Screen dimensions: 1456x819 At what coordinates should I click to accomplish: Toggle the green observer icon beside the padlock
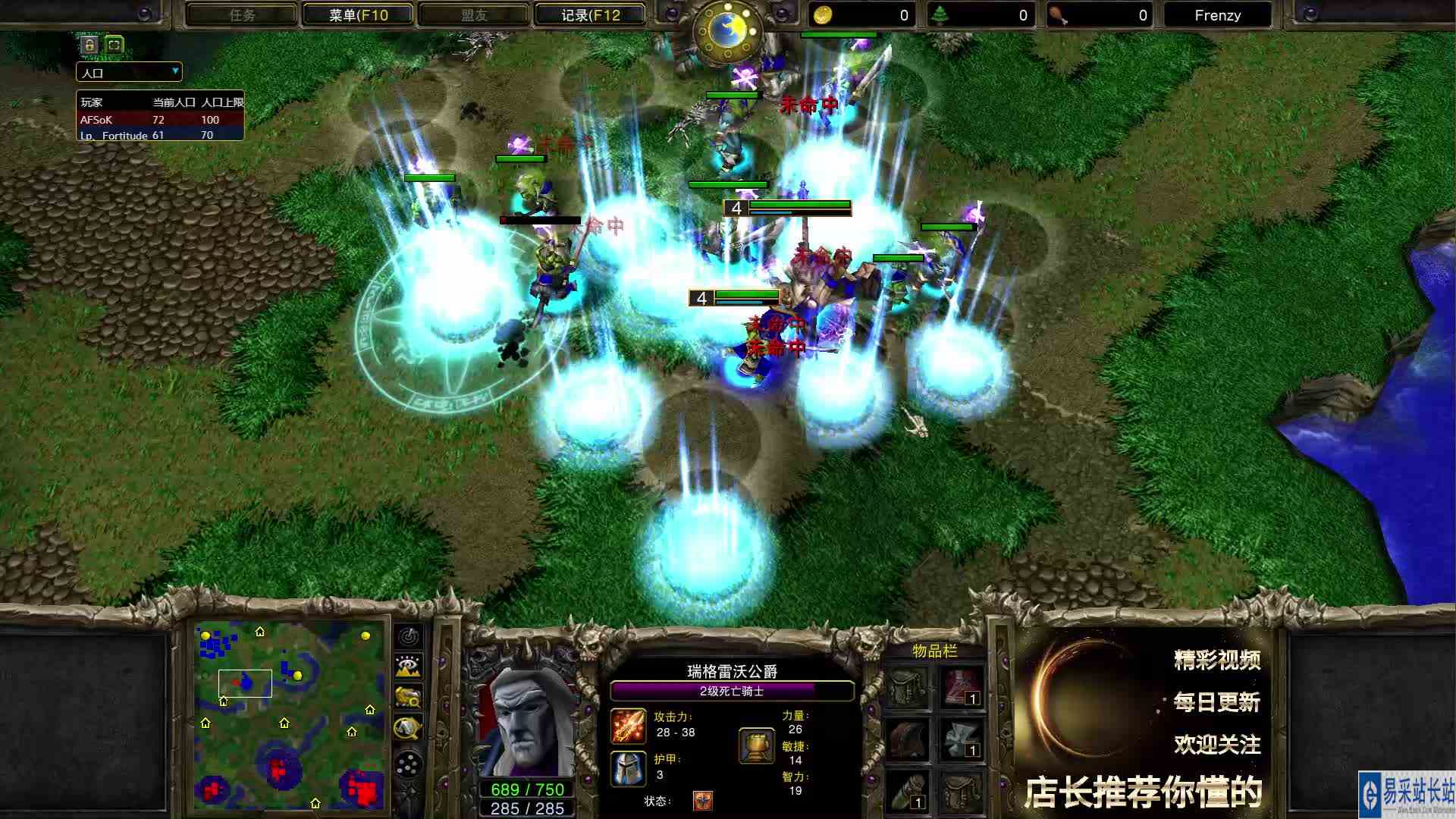pos(112,45)
